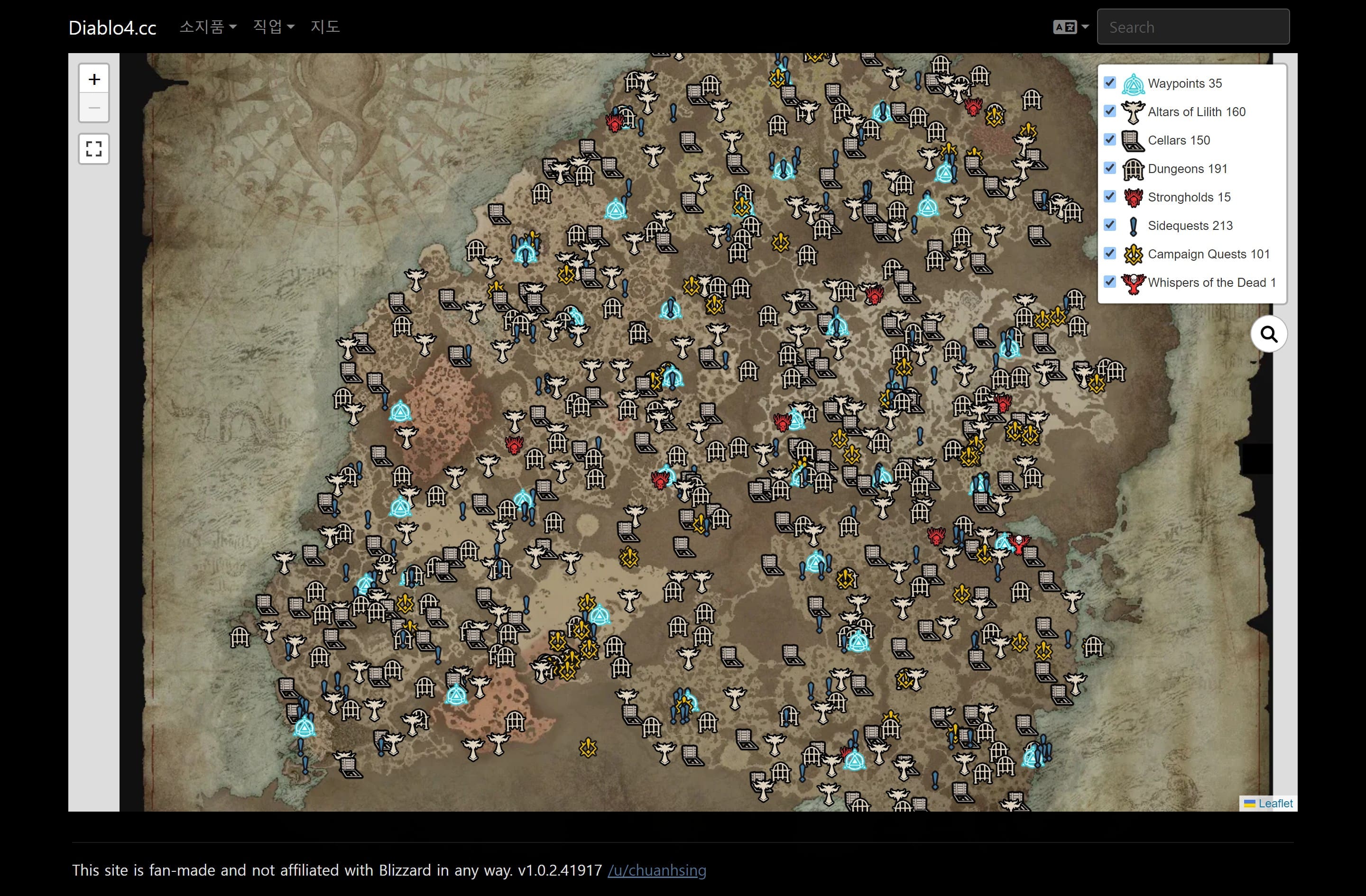Click inside the Search input field

(x=1193, y=27)
